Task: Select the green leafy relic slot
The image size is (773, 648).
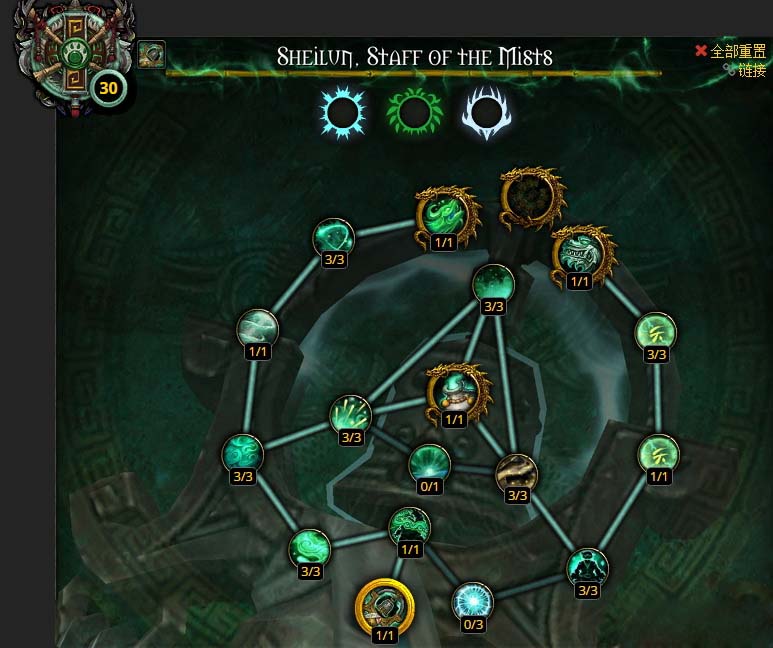Action: [414, 112]
